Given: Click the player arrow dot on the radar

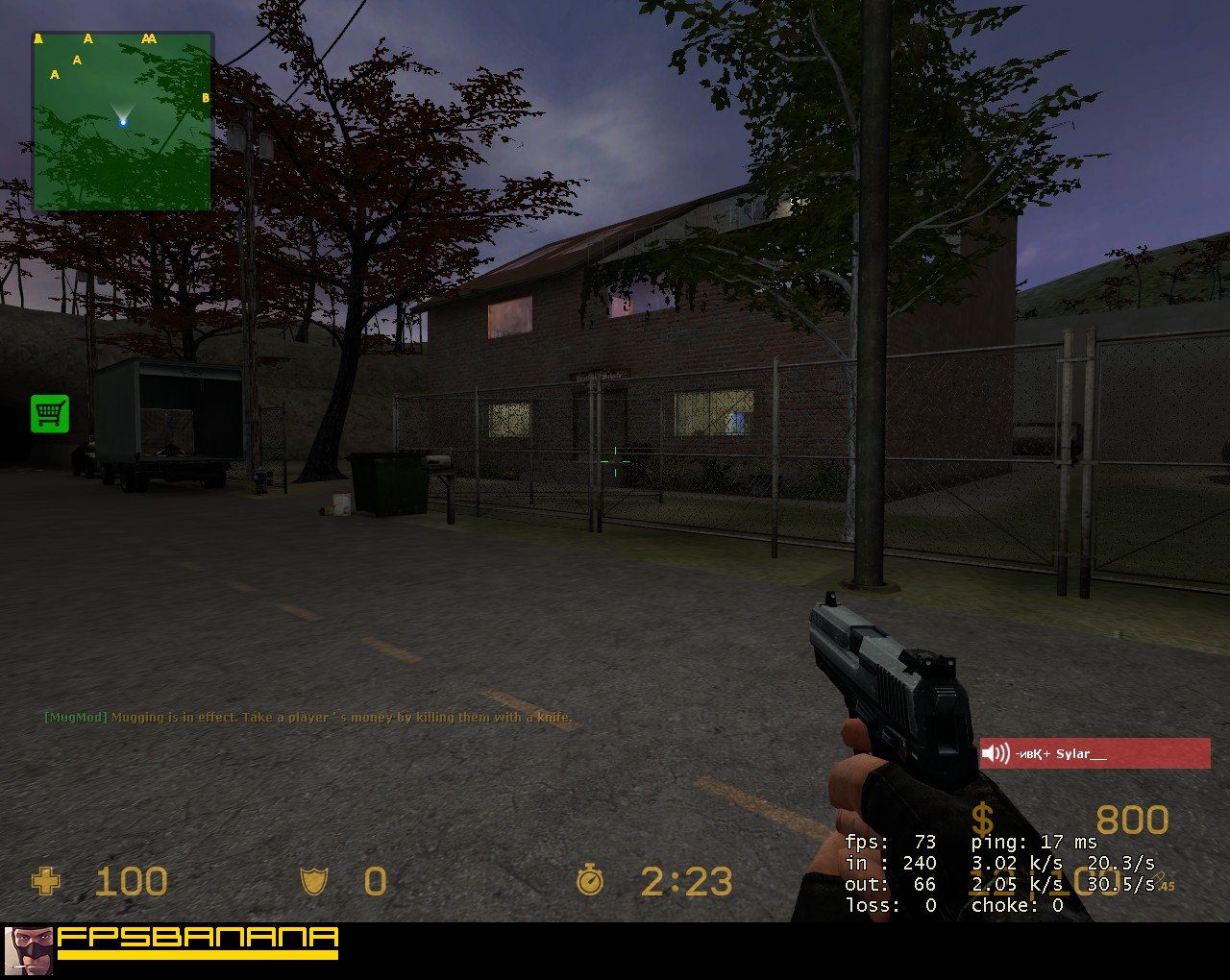Looking at the screenshot, I should click(123, 121).
